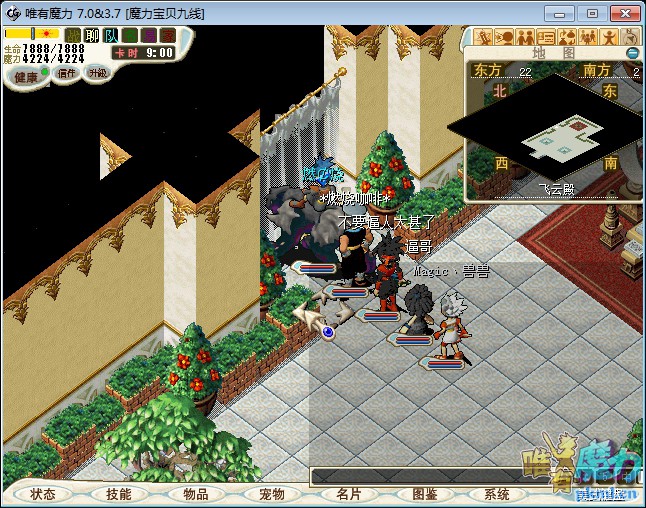The width and height of the screenshot is (646, 508).
Task: Open the 图鉴 album menu
Action: click(x=424, y=494)
